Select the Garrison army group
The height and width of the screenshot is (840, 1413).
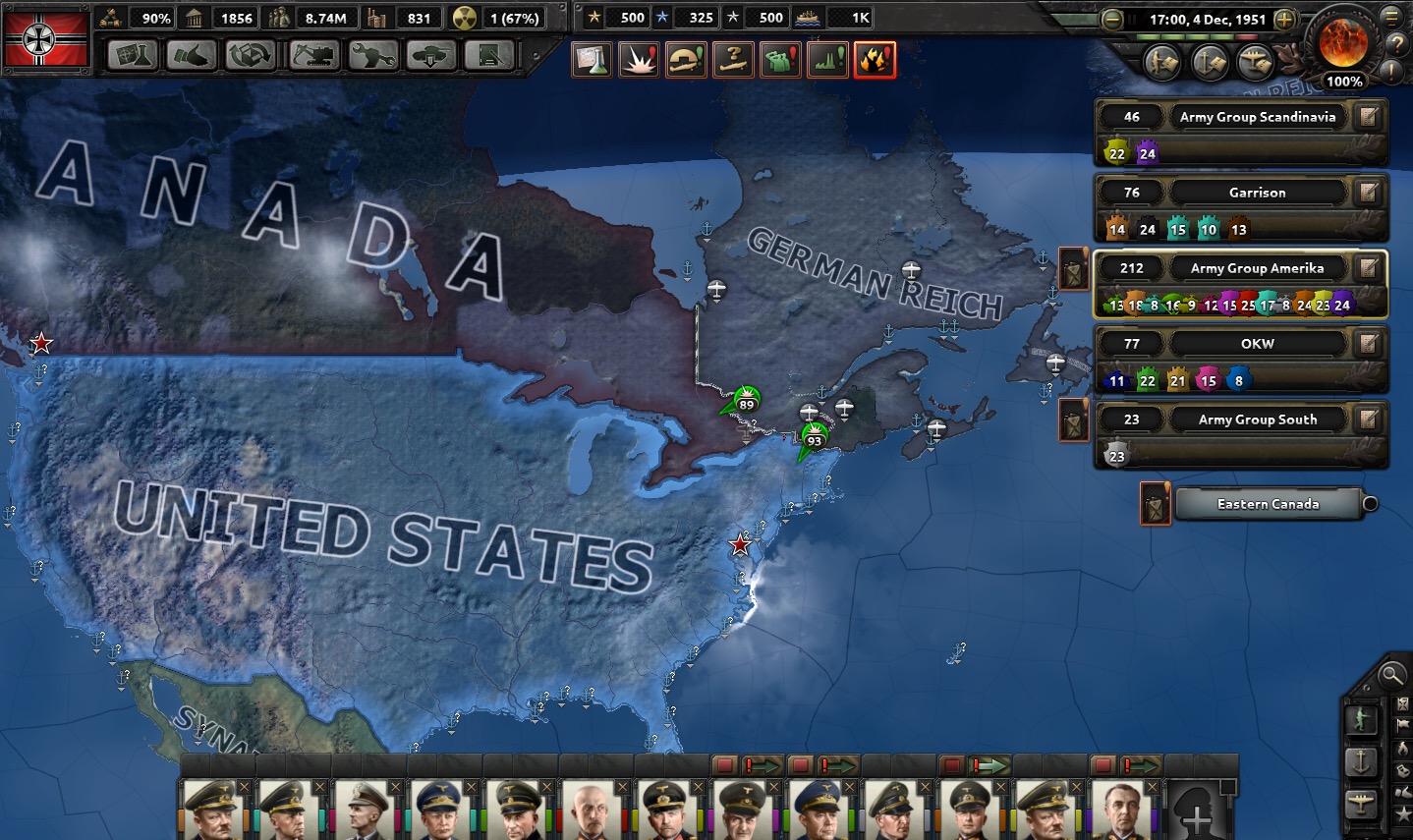(1257, 193)
